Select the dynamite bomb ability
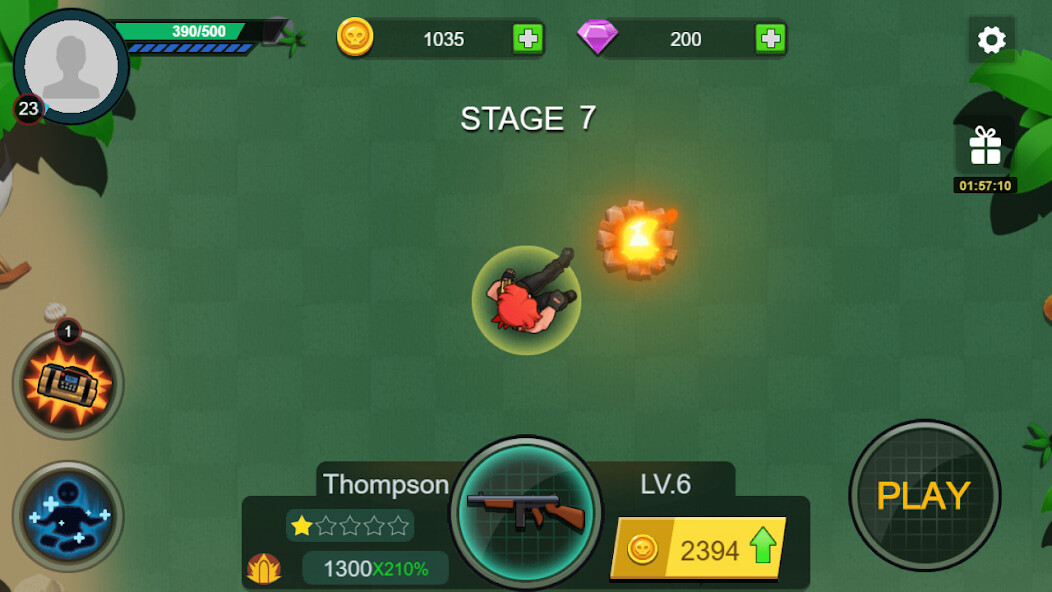 [68, 385]
